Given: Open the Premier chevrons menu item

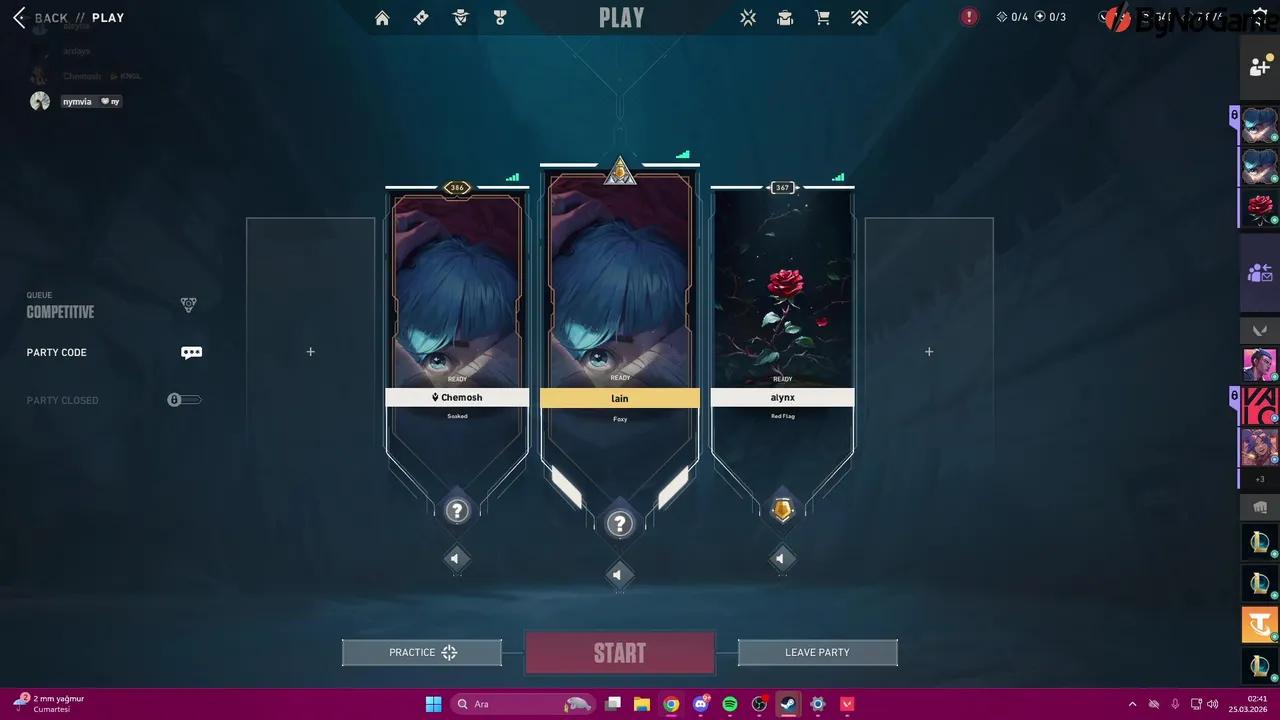Looking at the screenshot, I should (x=859, y=17).
